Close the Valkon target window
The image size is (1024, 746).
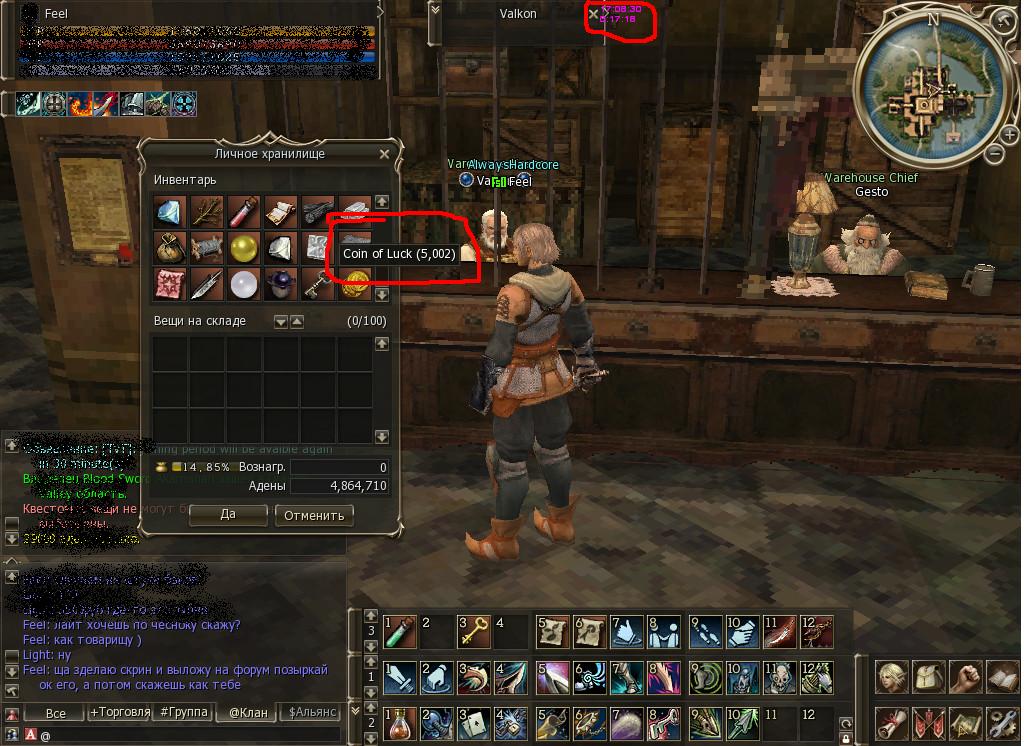(x=594, y=14)
